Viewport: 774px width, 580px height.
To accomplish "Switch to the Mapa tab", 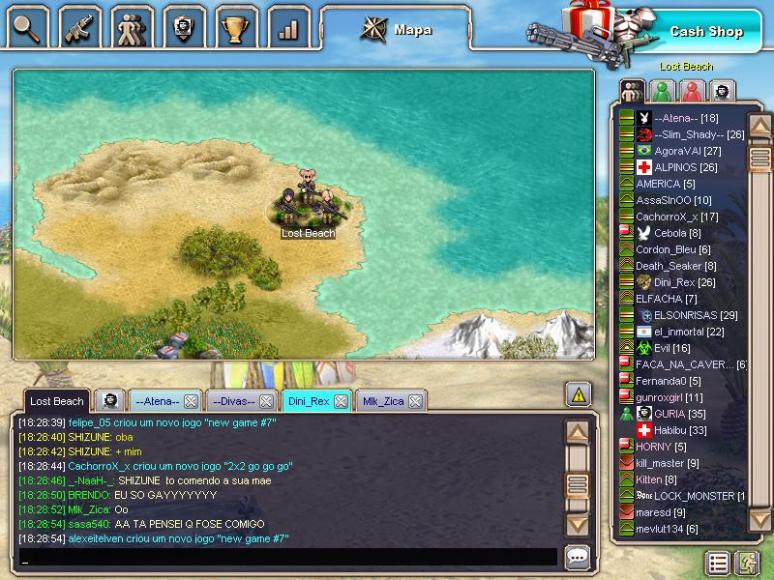I will click(397, 29).
